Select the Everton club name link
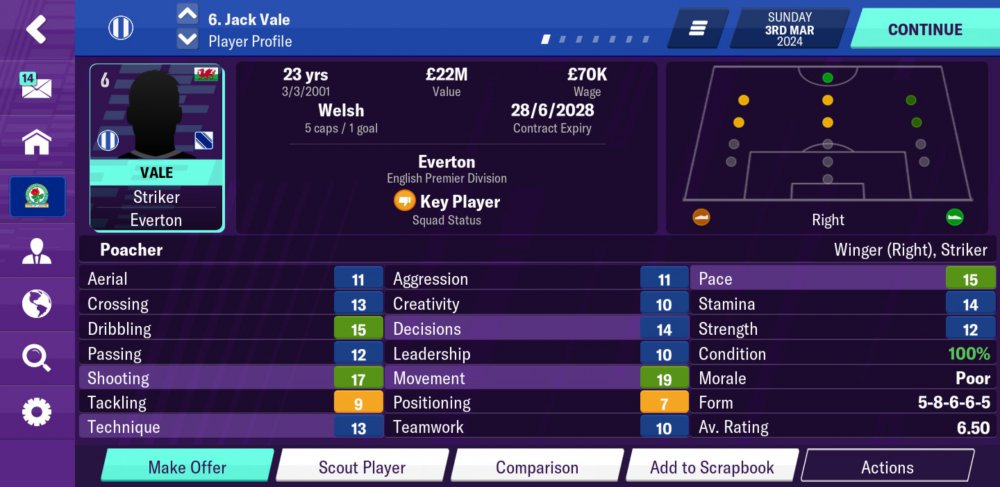 point(446,162)
